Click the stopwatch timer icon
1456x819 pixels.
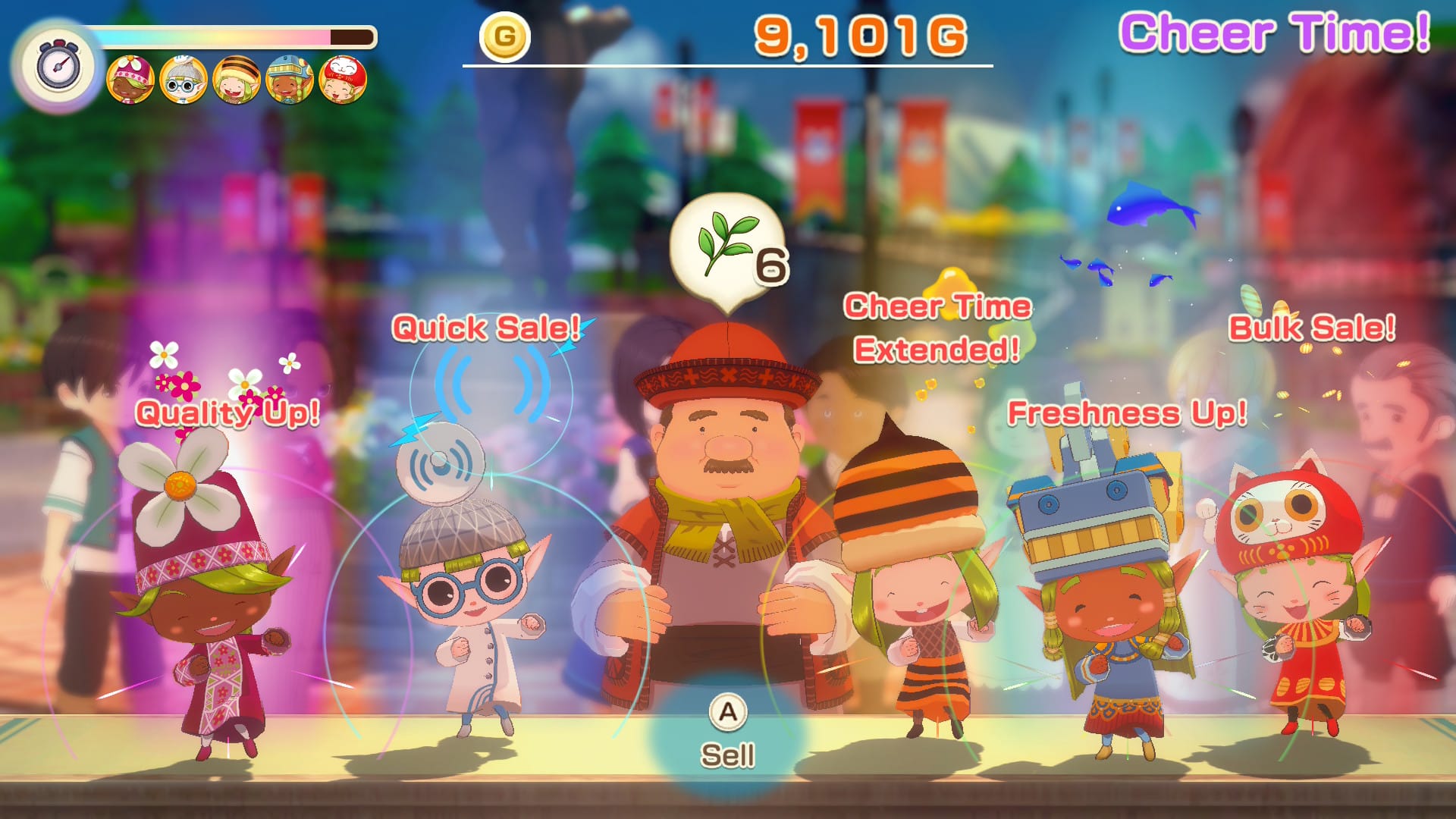pos(58,66)
